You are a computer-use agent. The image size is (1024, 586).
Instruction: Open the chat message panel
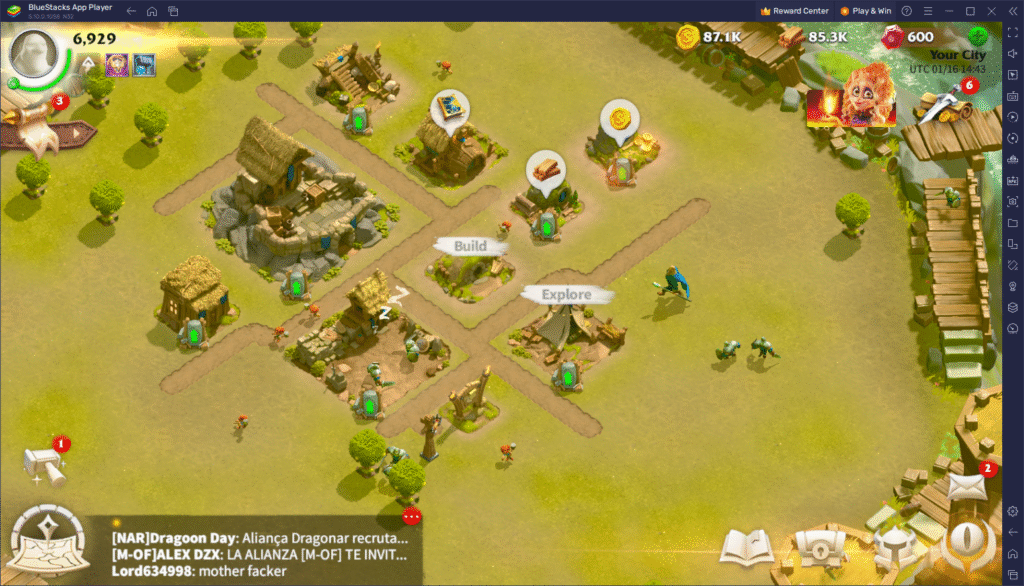[260, 552]
